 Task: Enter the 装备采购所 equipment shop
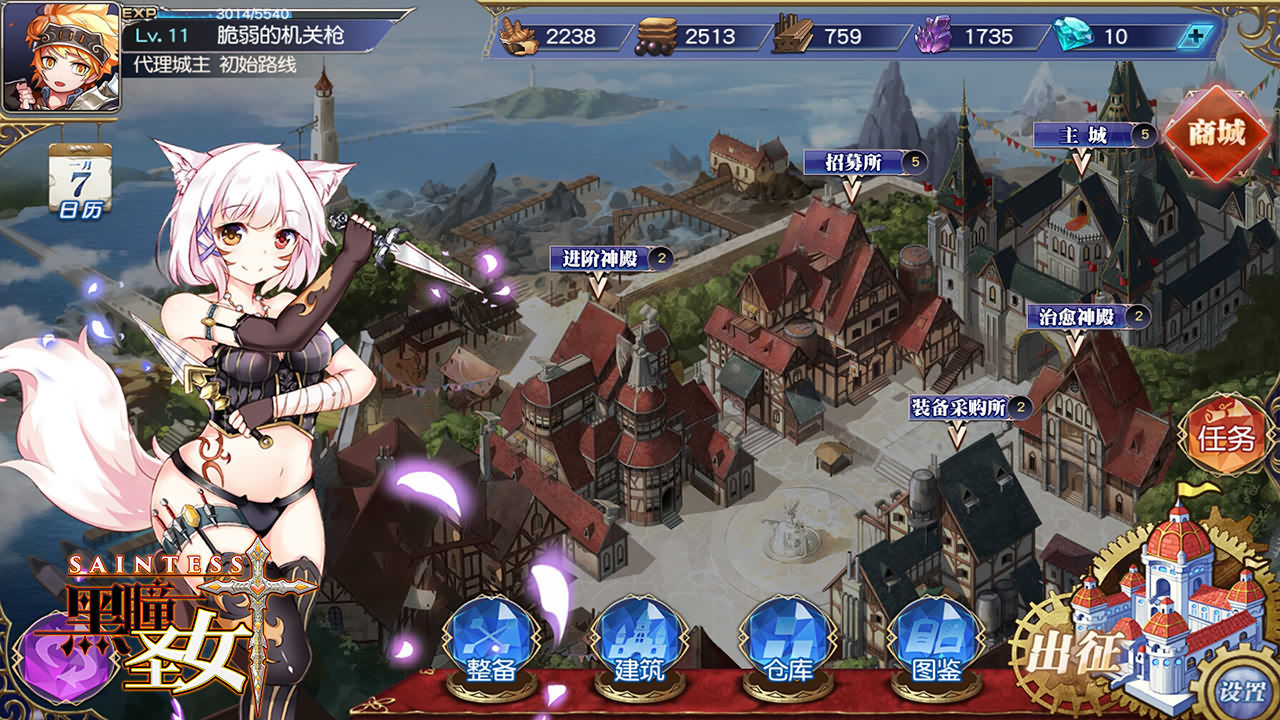[957, 408]
